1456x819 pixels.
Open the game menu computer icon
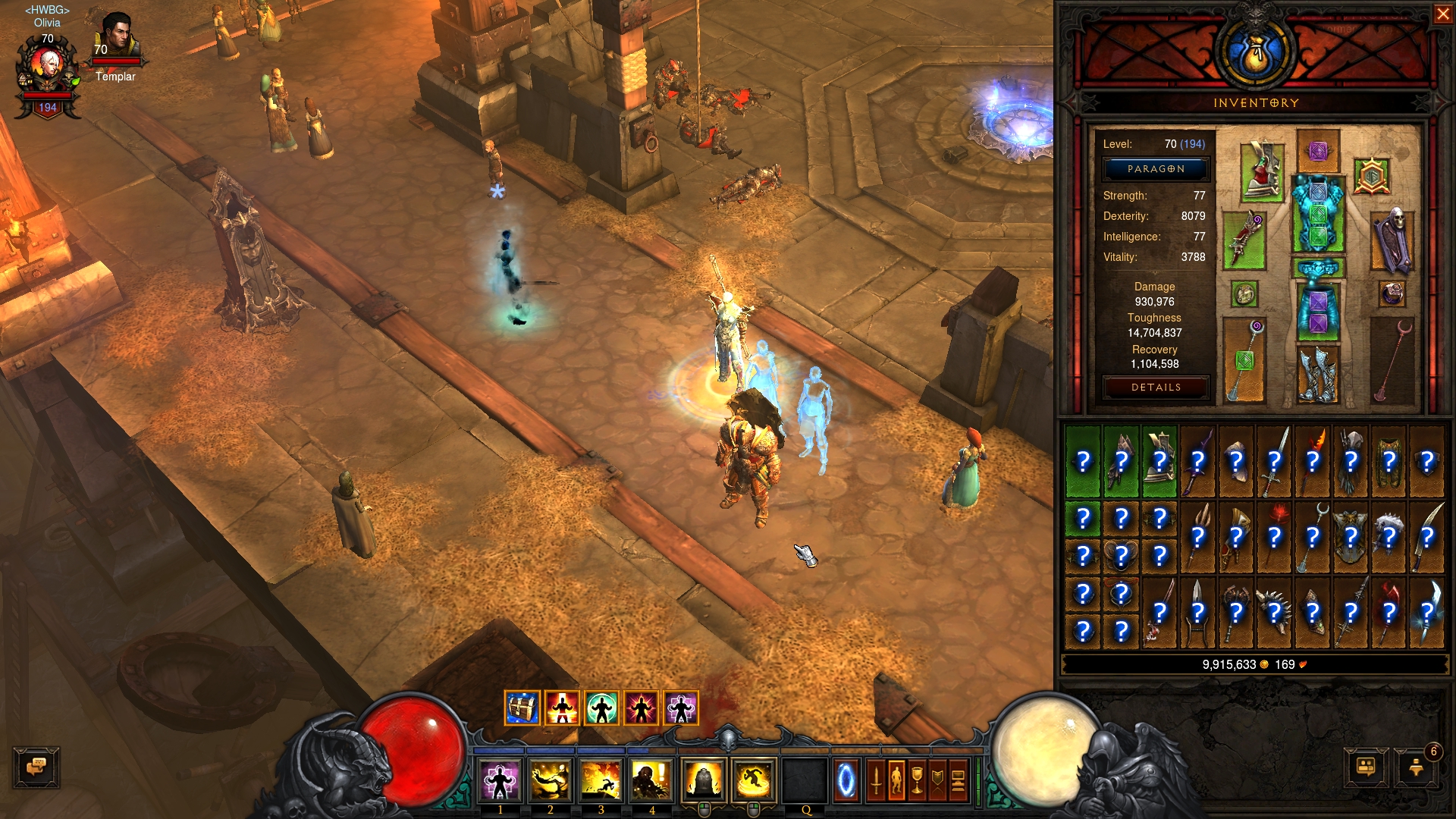click(958, 781)
